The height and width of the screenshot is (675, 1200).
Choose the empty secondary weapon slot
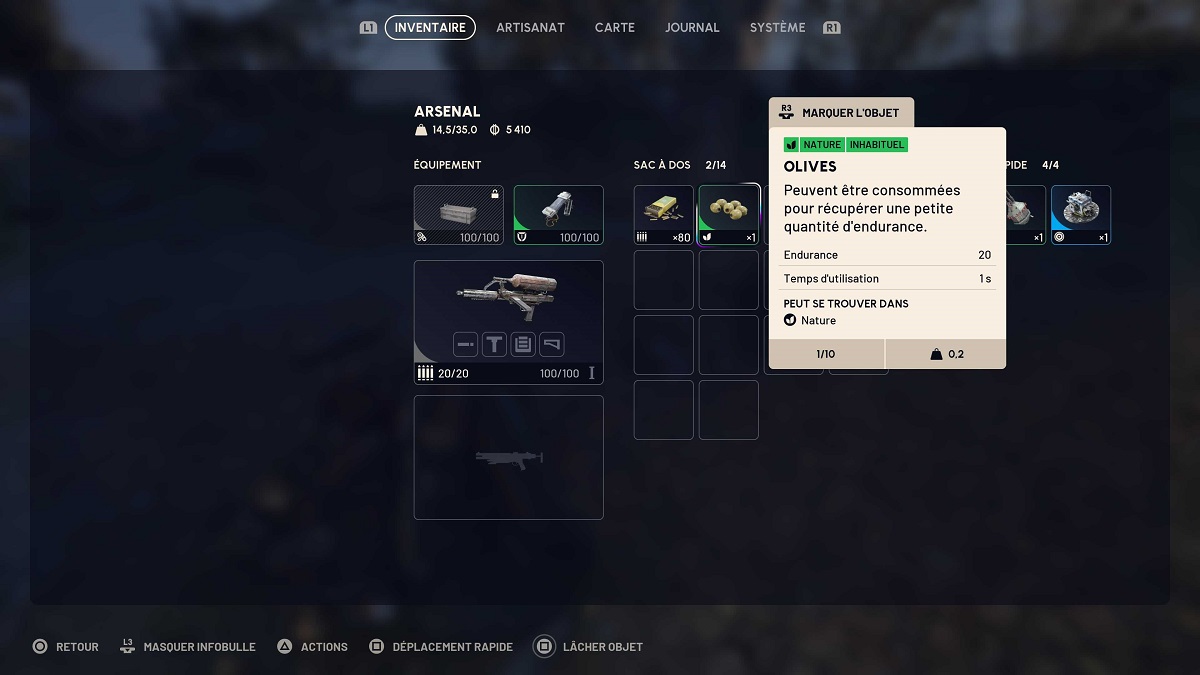pyautogui.click(x=508, y=457)
